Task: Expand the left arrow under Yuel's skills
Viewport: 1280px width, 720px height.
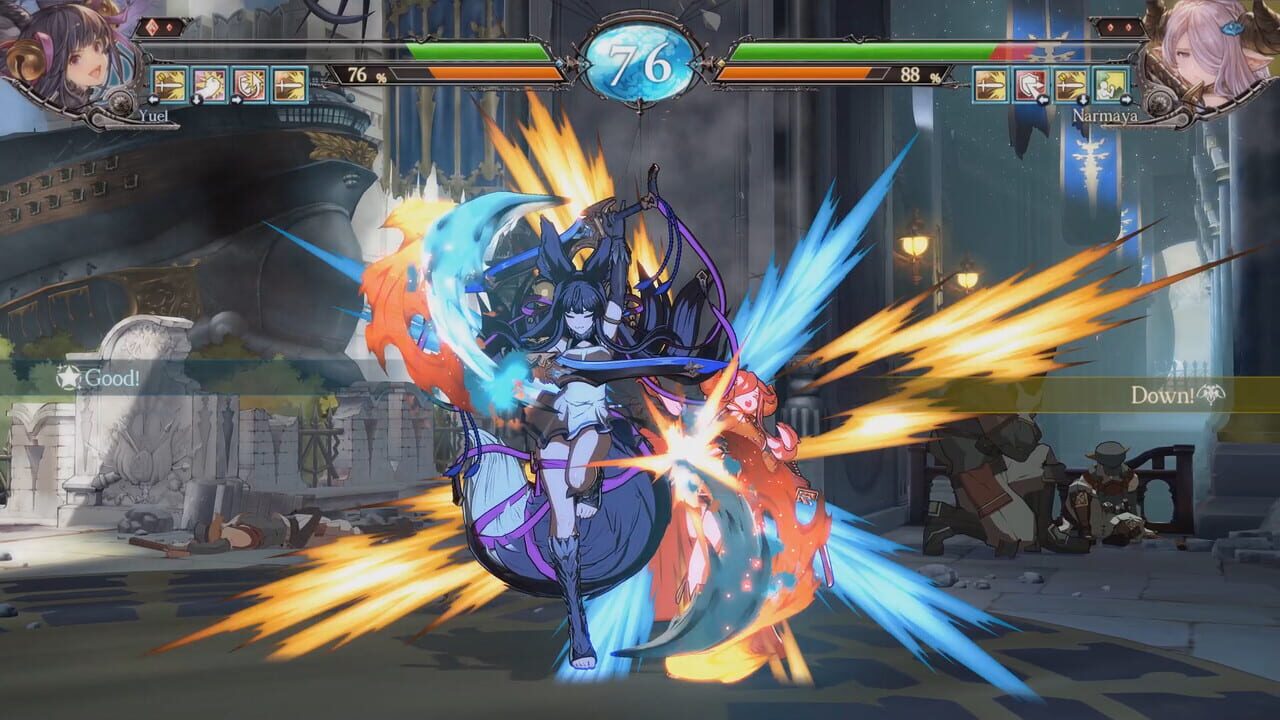Action: click(x=153, y=100)
